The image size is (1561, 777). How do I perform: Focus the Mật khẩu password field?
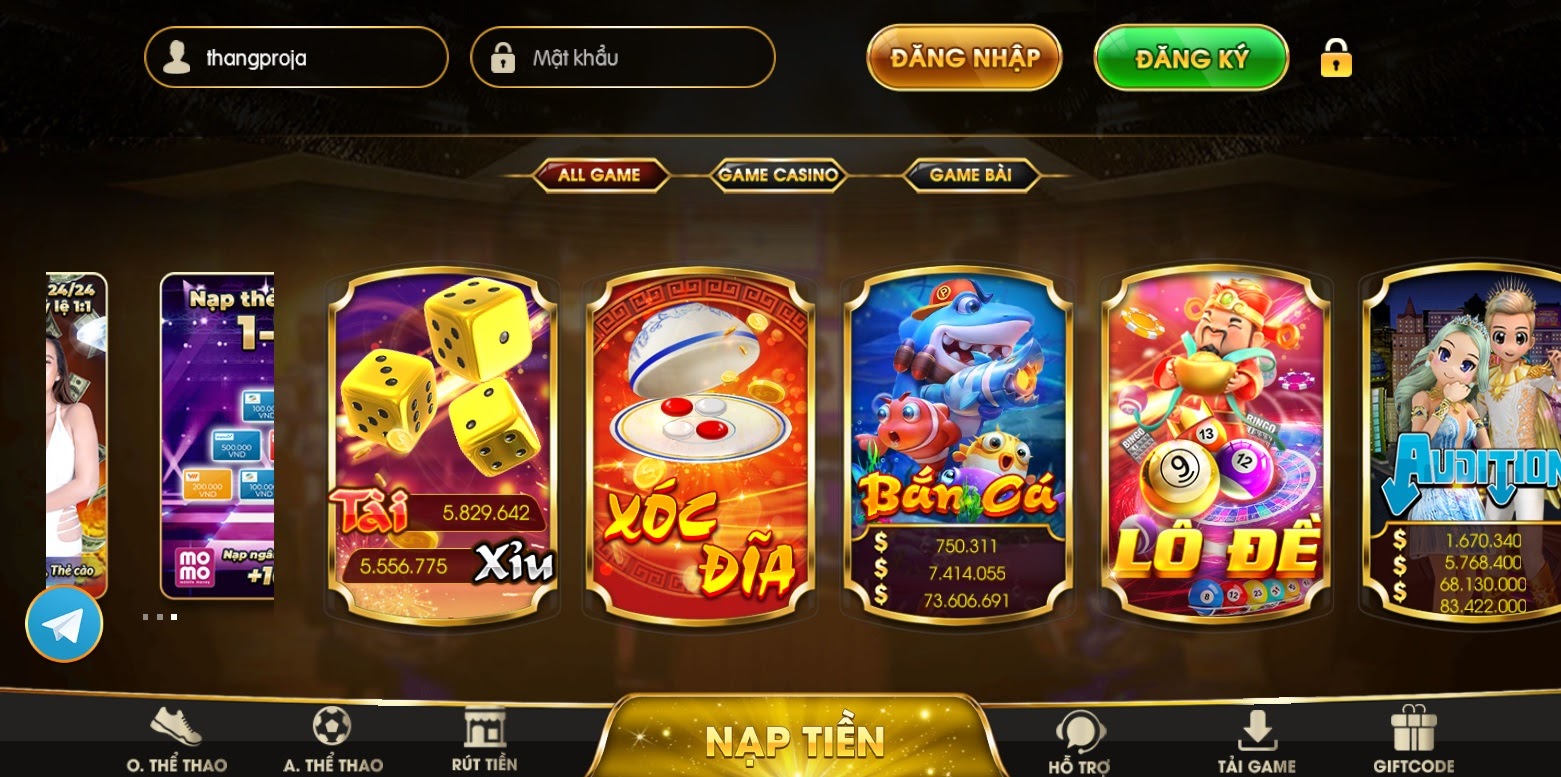640,57
